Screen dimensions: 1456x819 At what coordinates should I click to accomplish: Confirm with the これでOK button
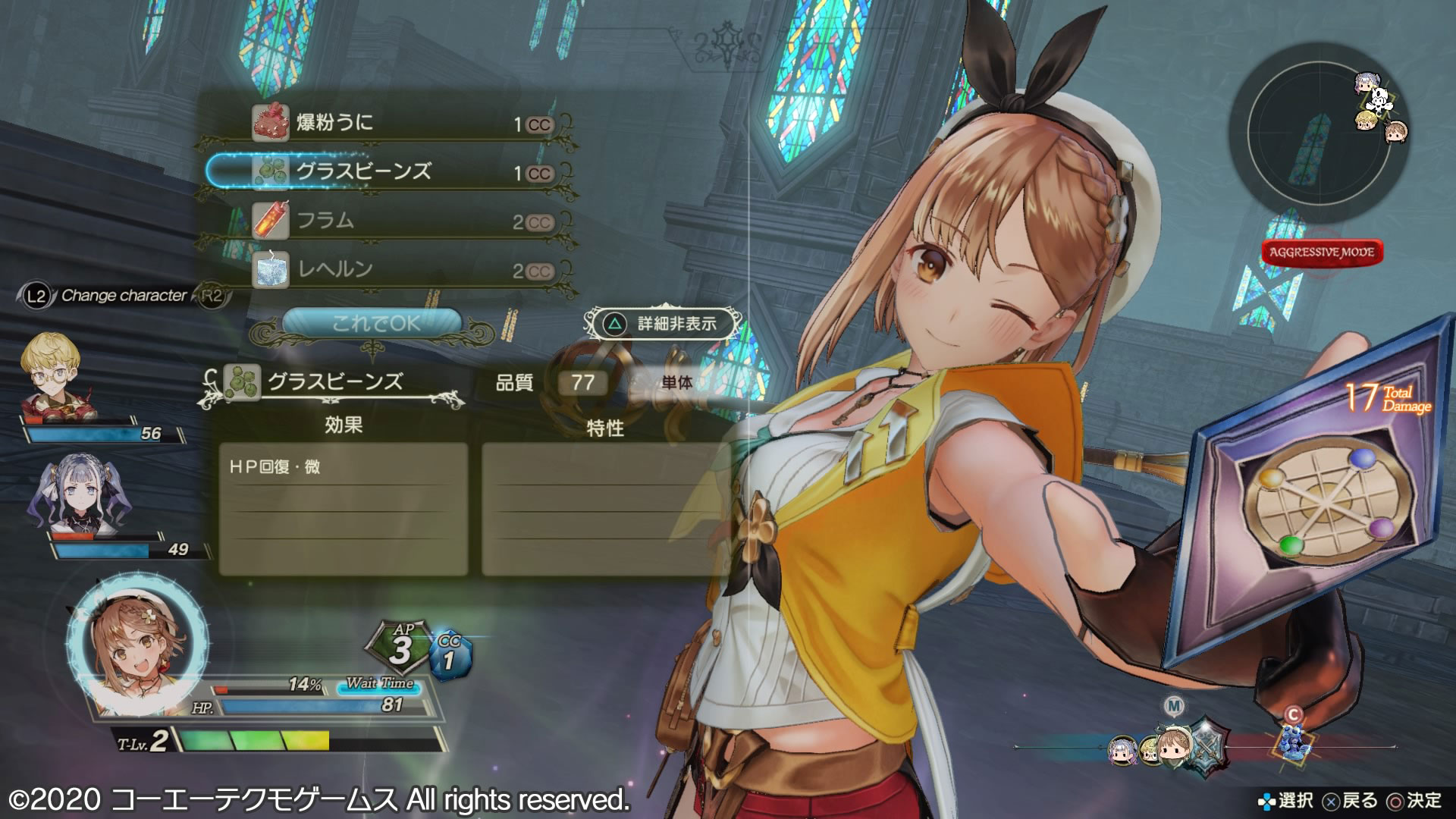tap(375, 324)
